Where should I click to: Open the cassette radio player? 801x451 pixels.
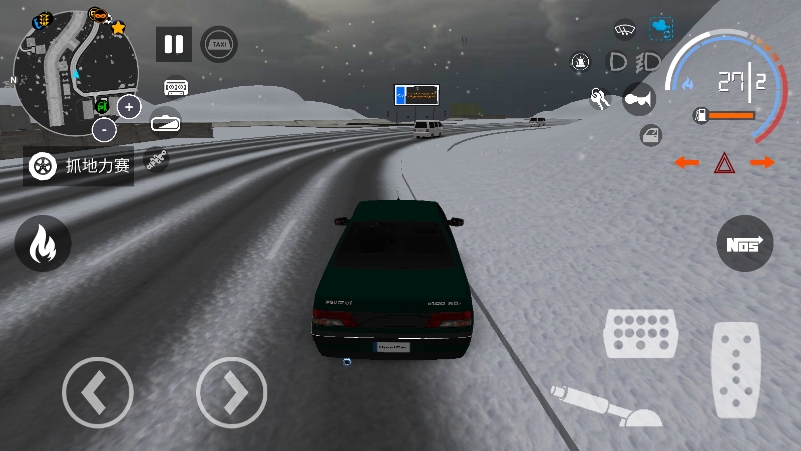pyautogui.click(x=177, y=88)
